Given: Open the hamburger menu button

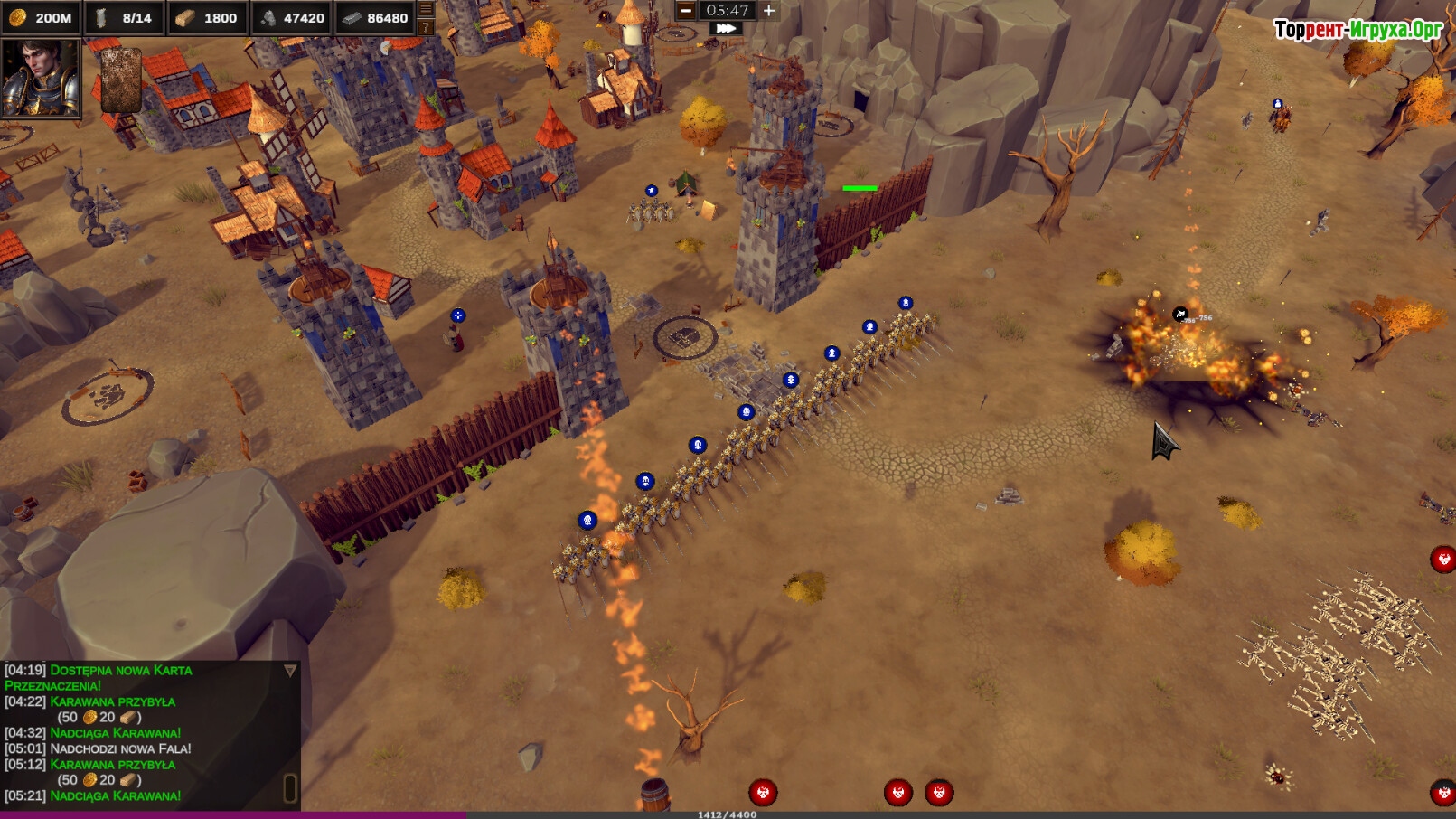Looking at the screenshot, I should point(426,9).
